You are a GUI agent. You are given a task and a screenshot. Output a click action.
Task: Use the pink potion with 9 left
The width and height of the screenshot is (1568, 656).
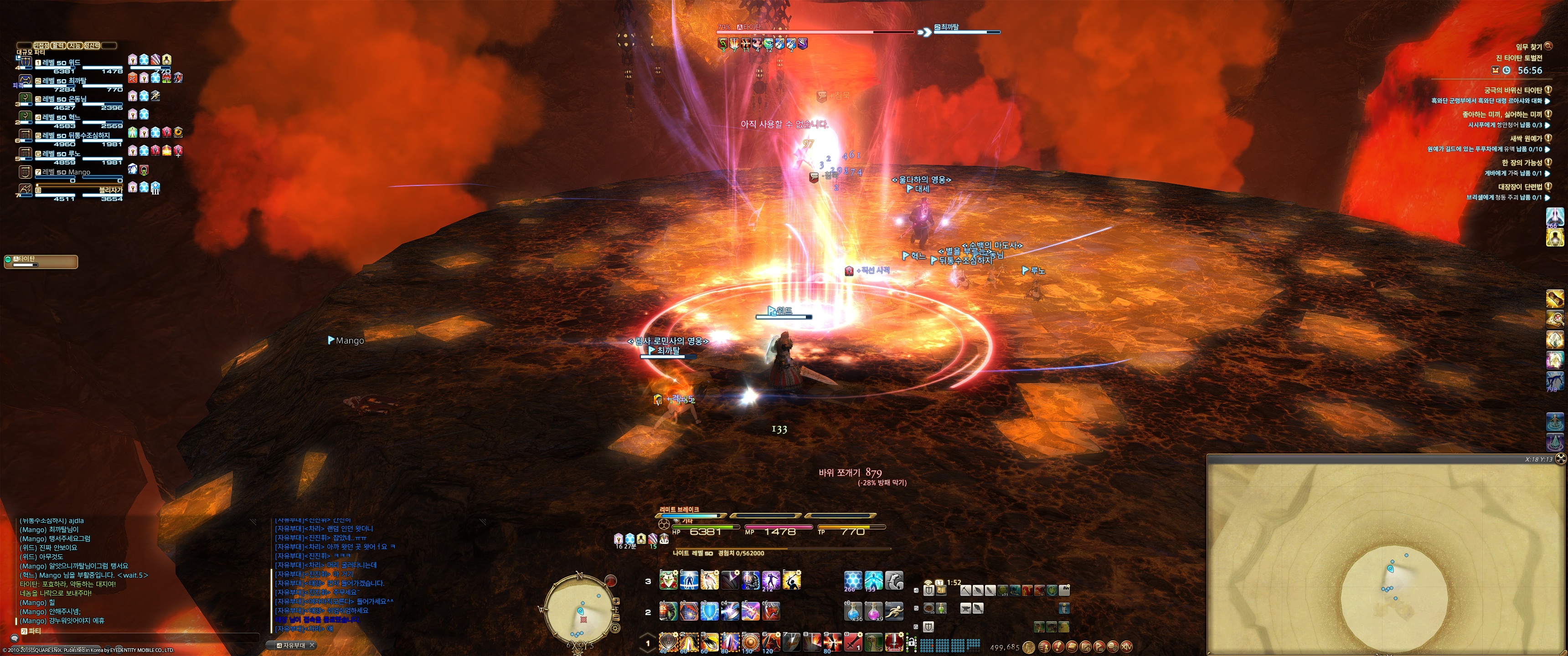pos(873,610)
